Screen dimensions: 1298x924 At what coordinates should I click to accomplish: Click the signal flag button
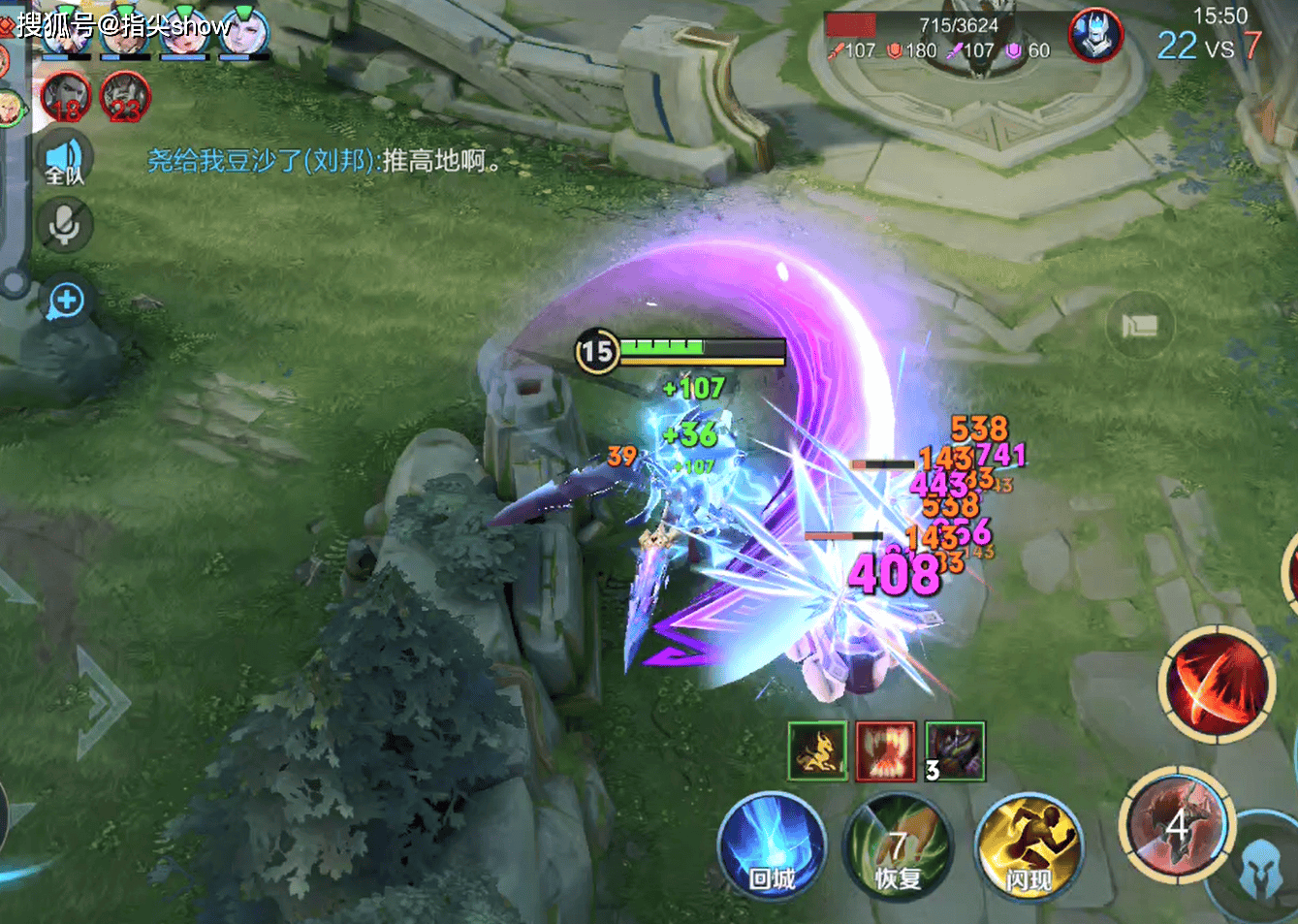[x=1140, y=326]
